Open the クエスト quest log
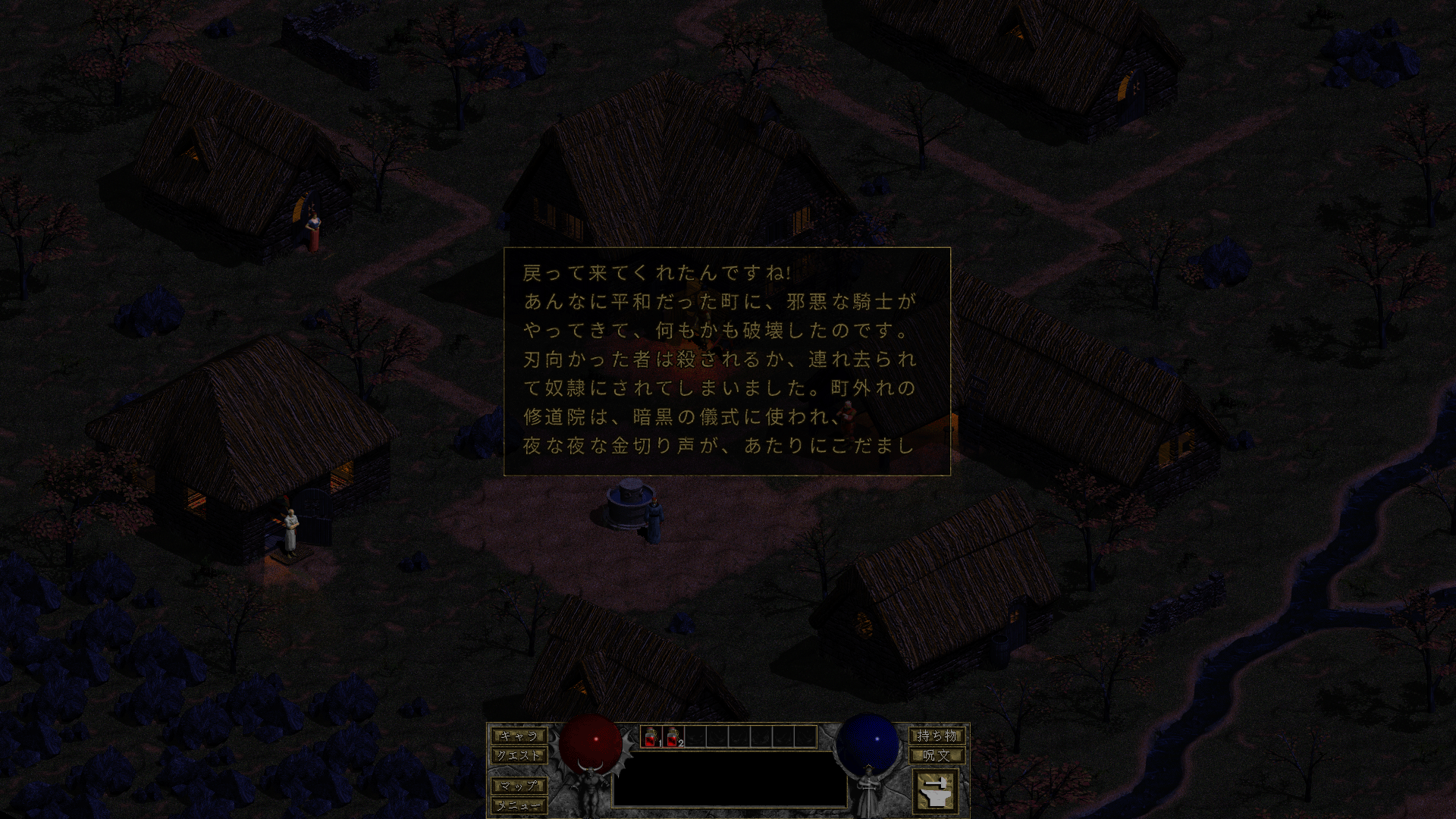 519,755
